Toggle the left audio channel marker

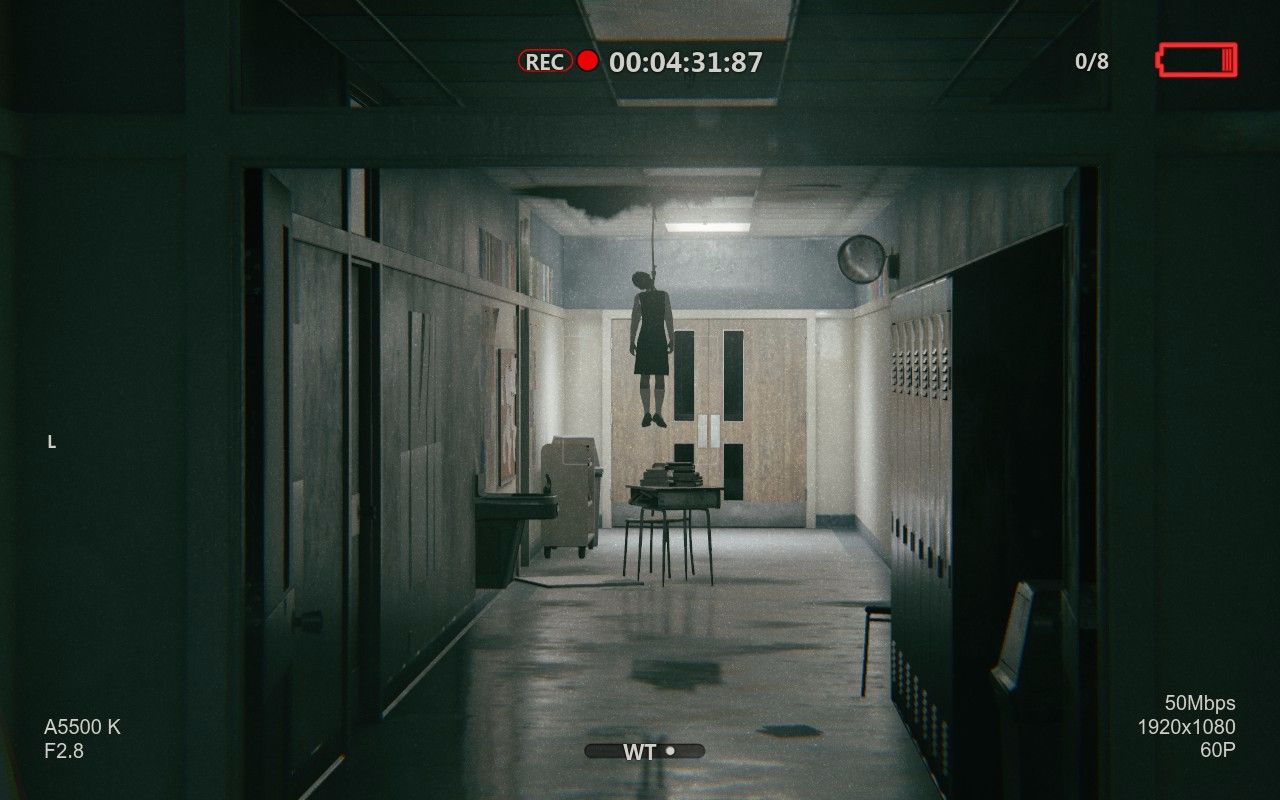pos(52,442)
